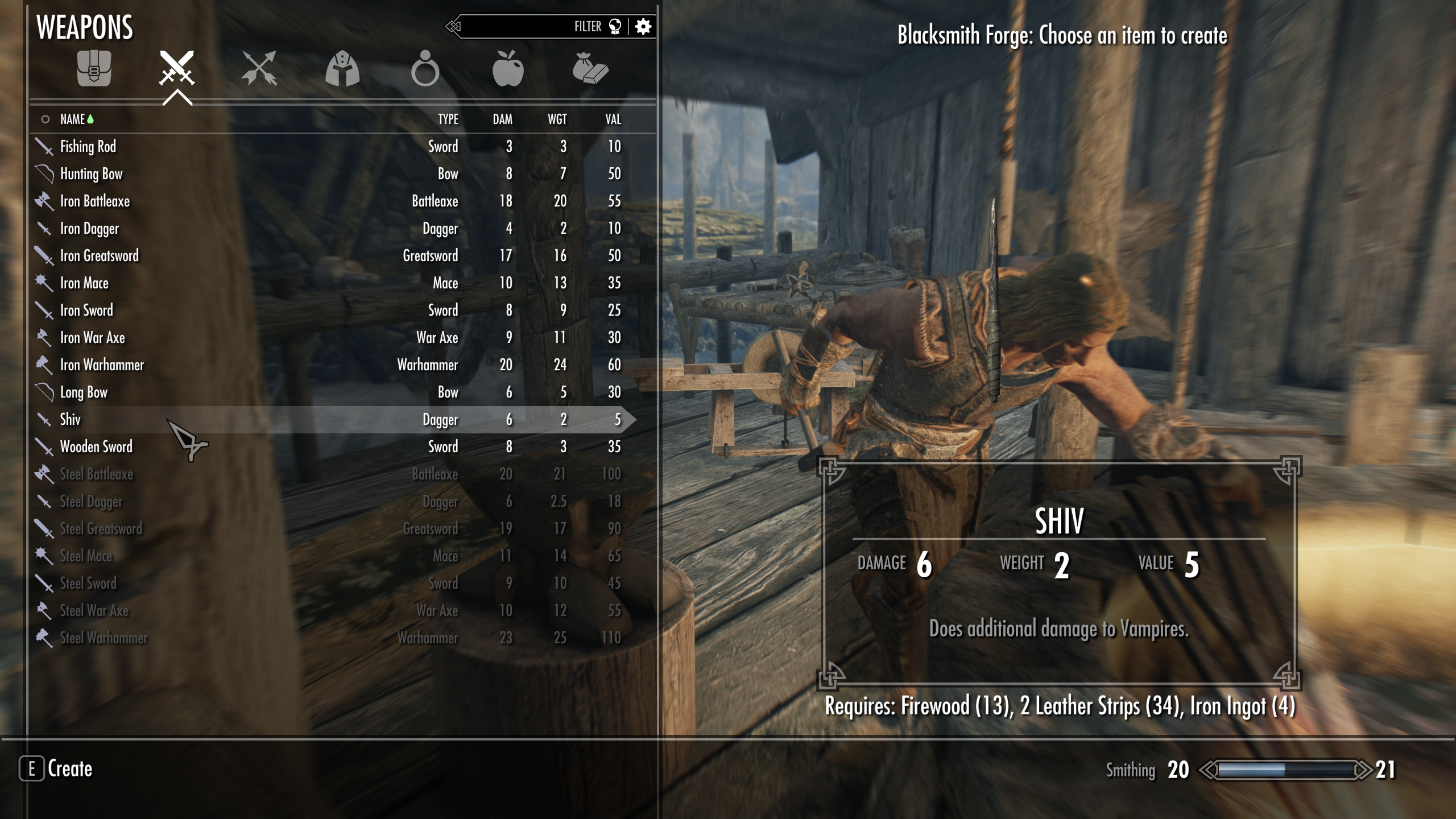Open the gear settings icon

[643, 27]
